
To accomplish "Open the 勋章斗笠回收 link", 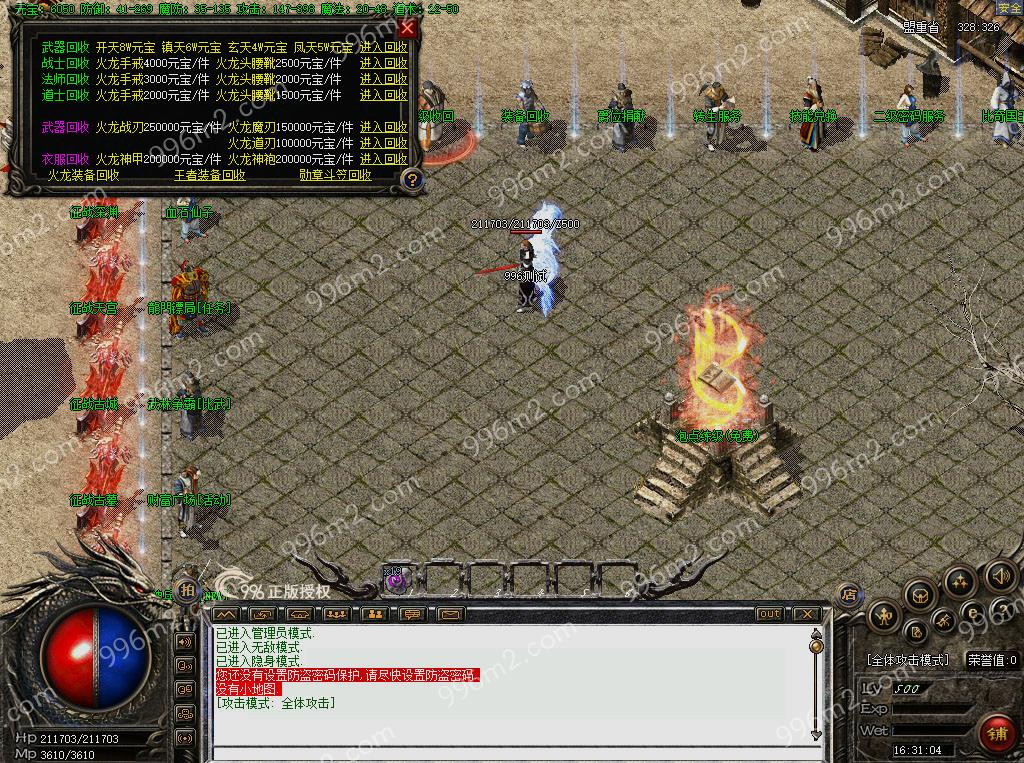I will pyautogui.click(x=335, y=175).
